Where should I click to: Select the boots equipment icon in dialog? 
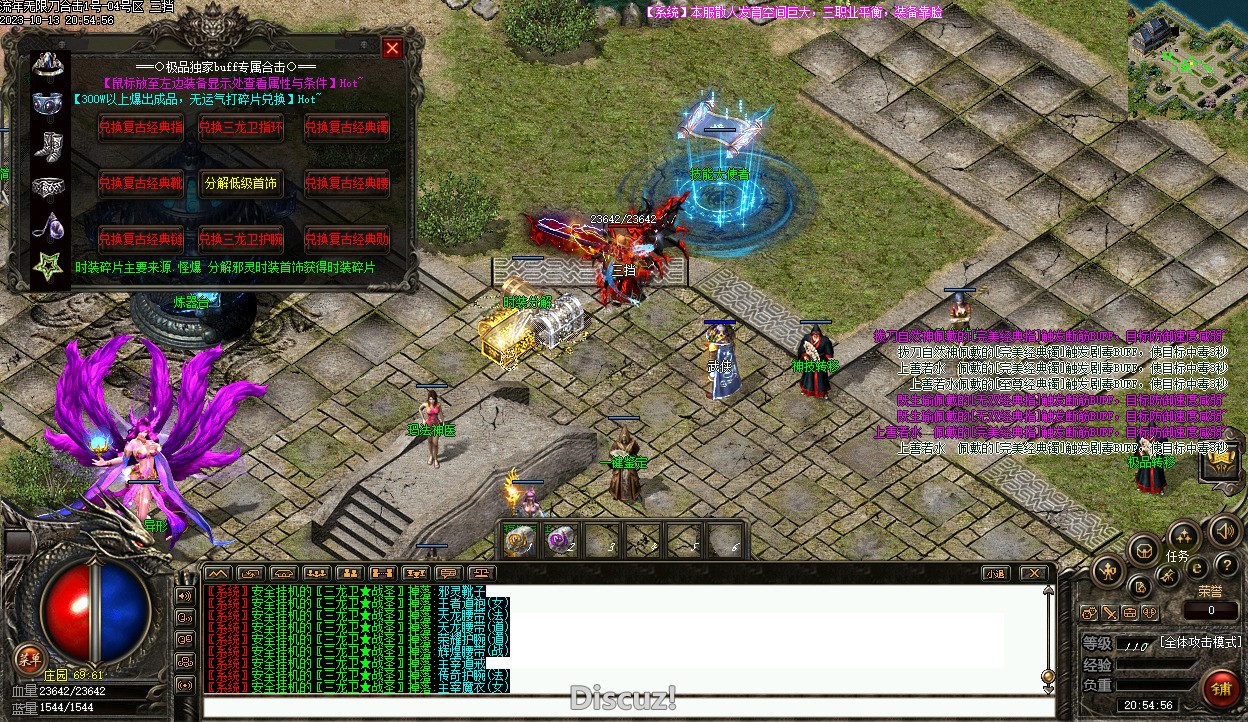[x=48, y=144]
